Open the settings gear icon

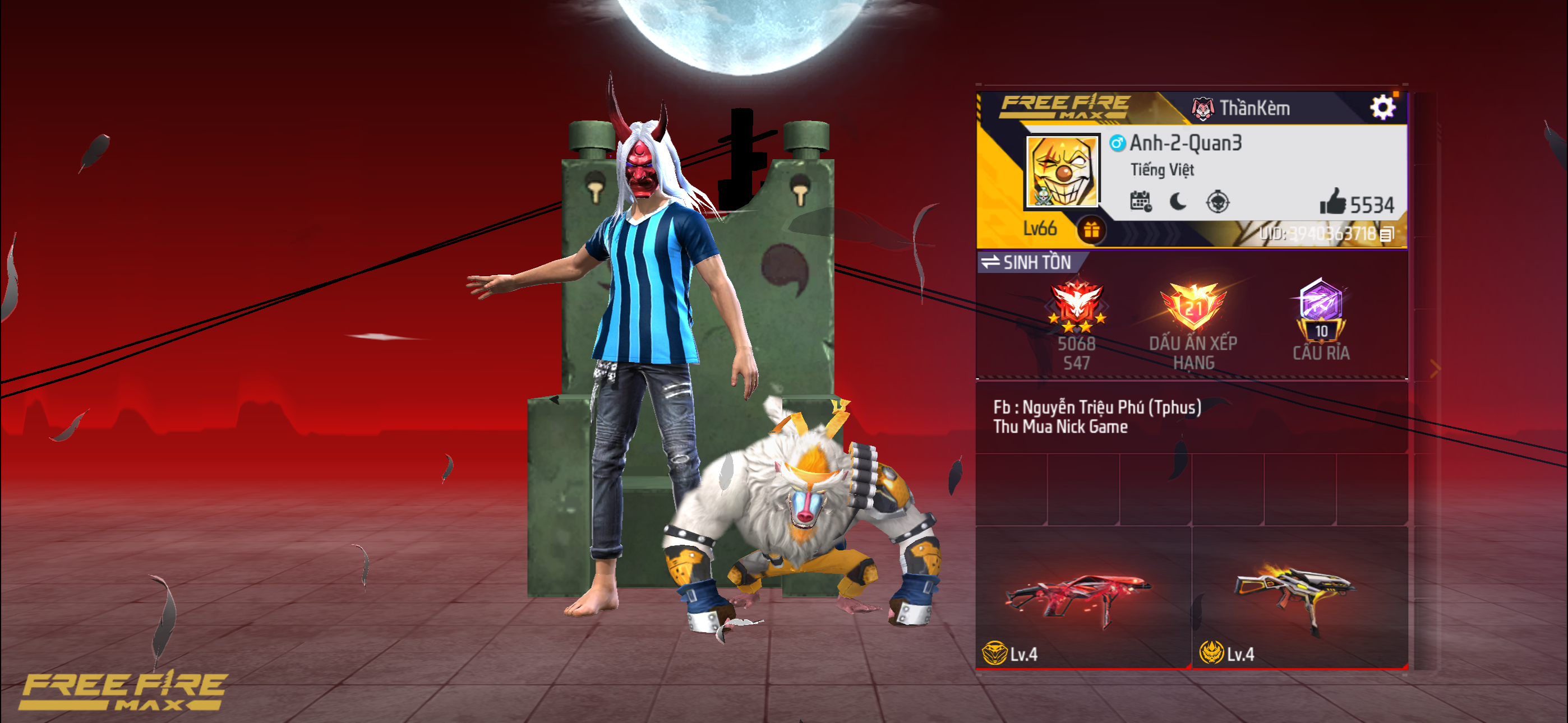(x=1384, y=106)
